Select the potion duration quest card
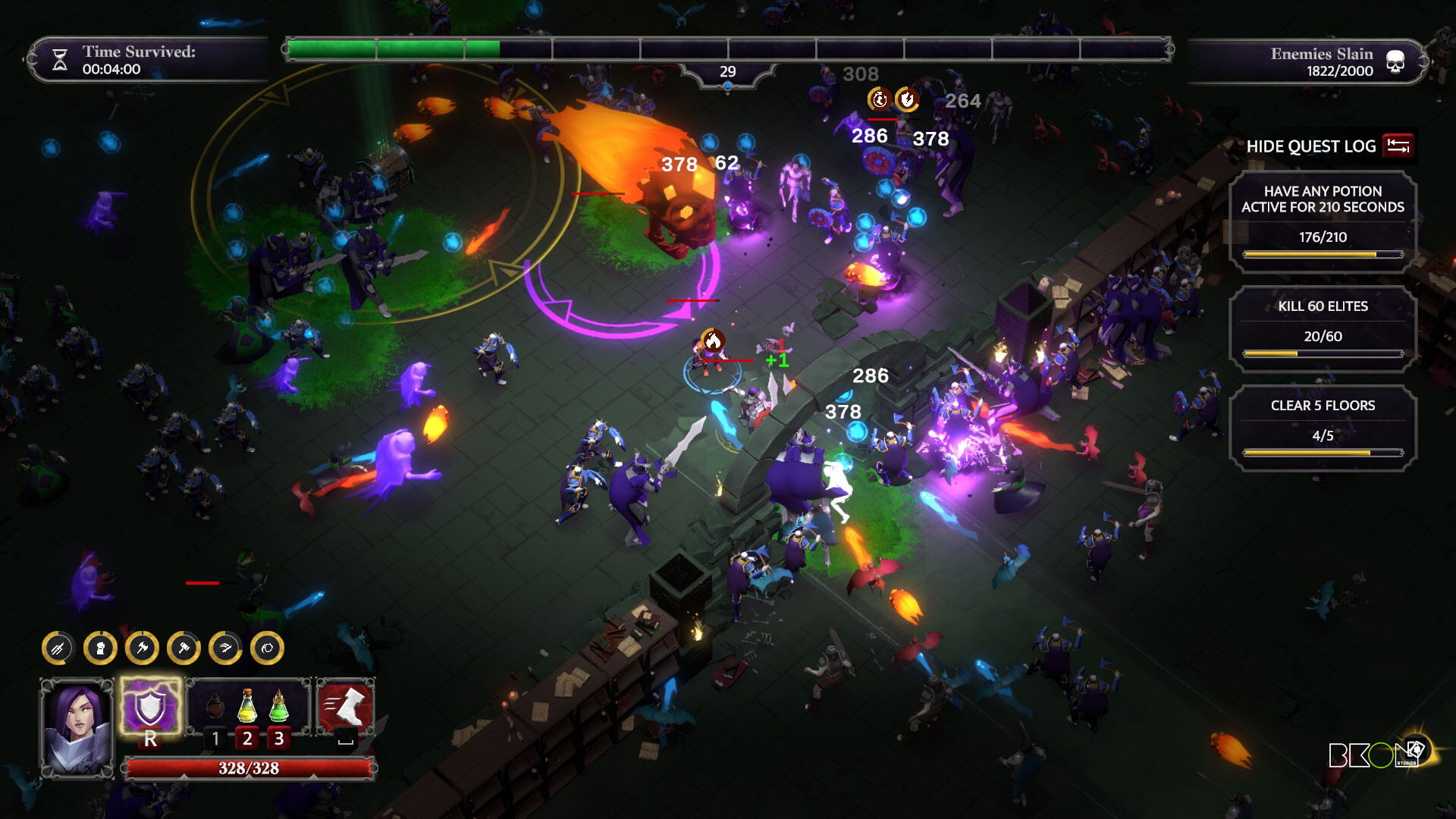The height and width of the screenshot is (819, 1456). (1323, 221)
